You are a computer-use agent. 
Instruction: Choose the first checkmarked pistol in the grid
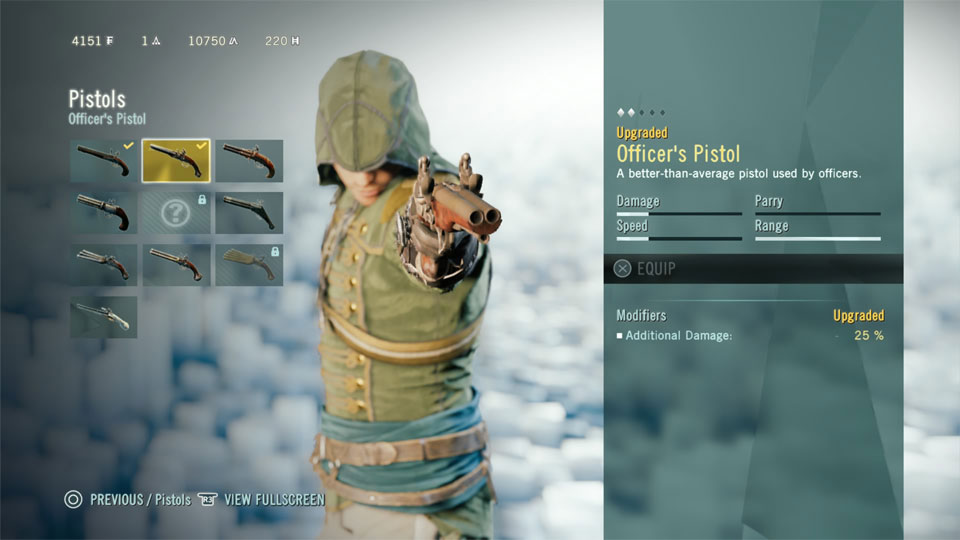pyautogui.click(x=104, y=161)
